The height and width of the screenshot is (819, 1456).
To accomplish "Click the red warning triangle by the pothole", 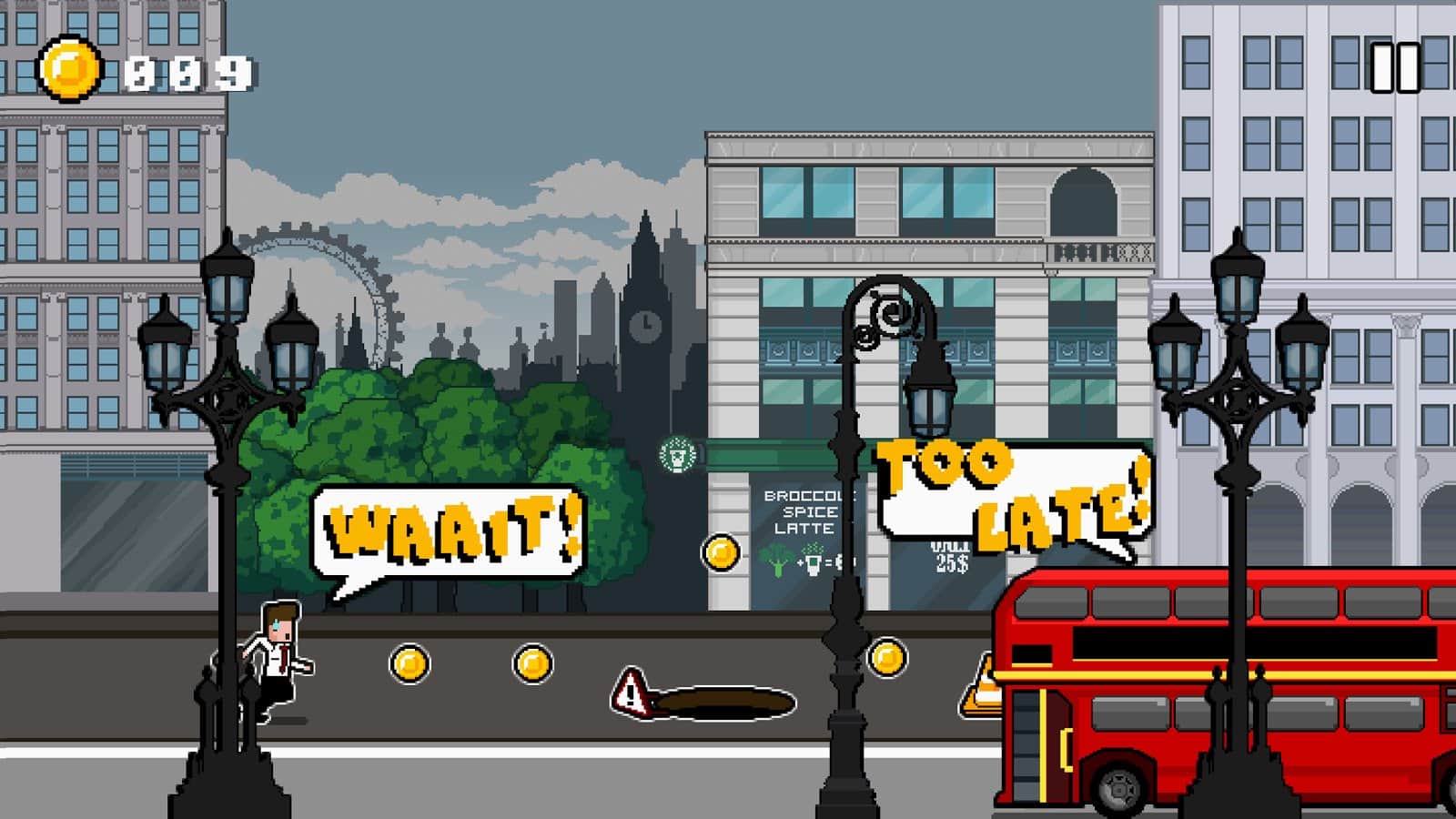I will point(630,693).
